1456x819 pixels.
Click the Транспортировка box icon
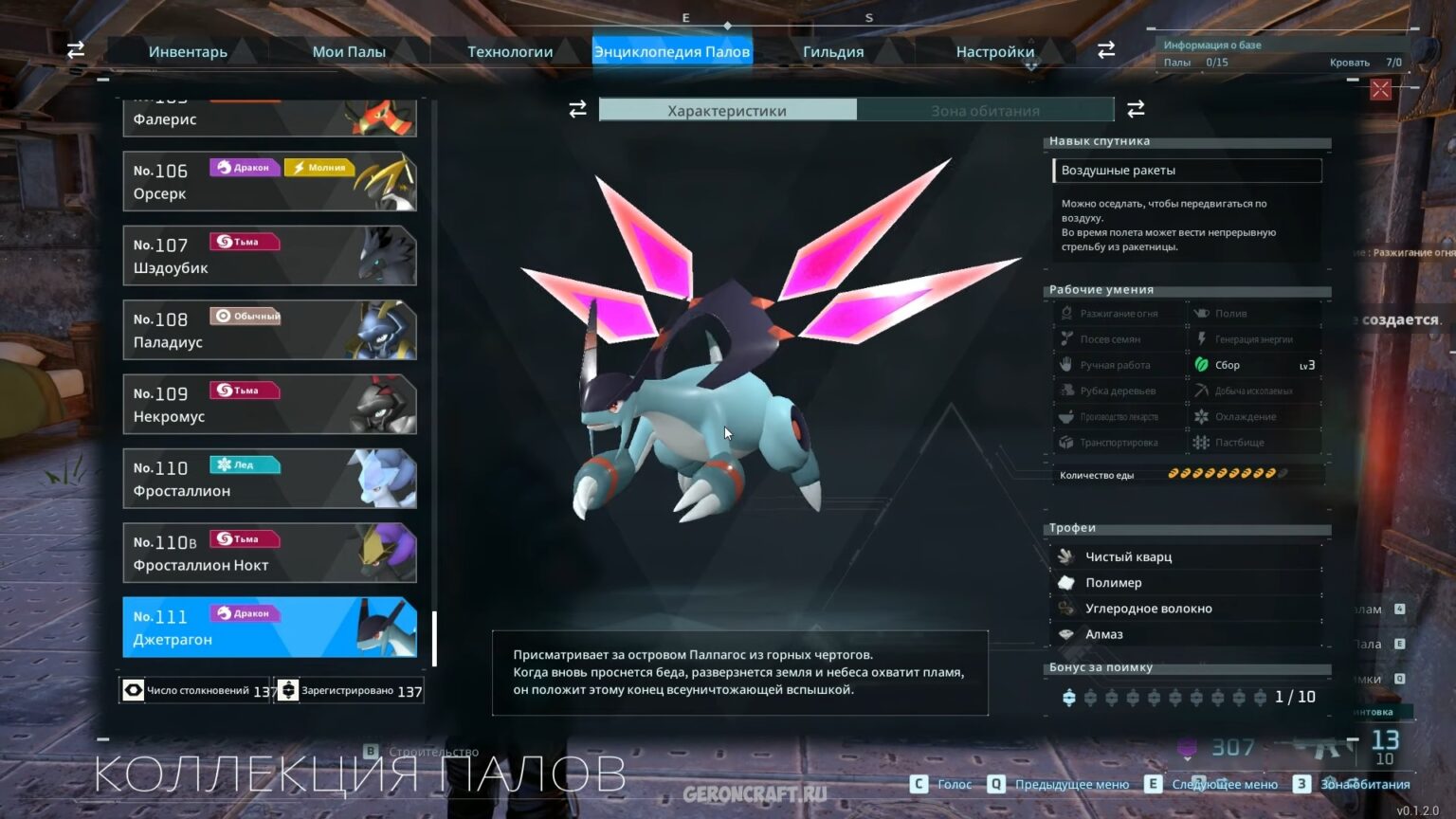(x=1067, y=443)
